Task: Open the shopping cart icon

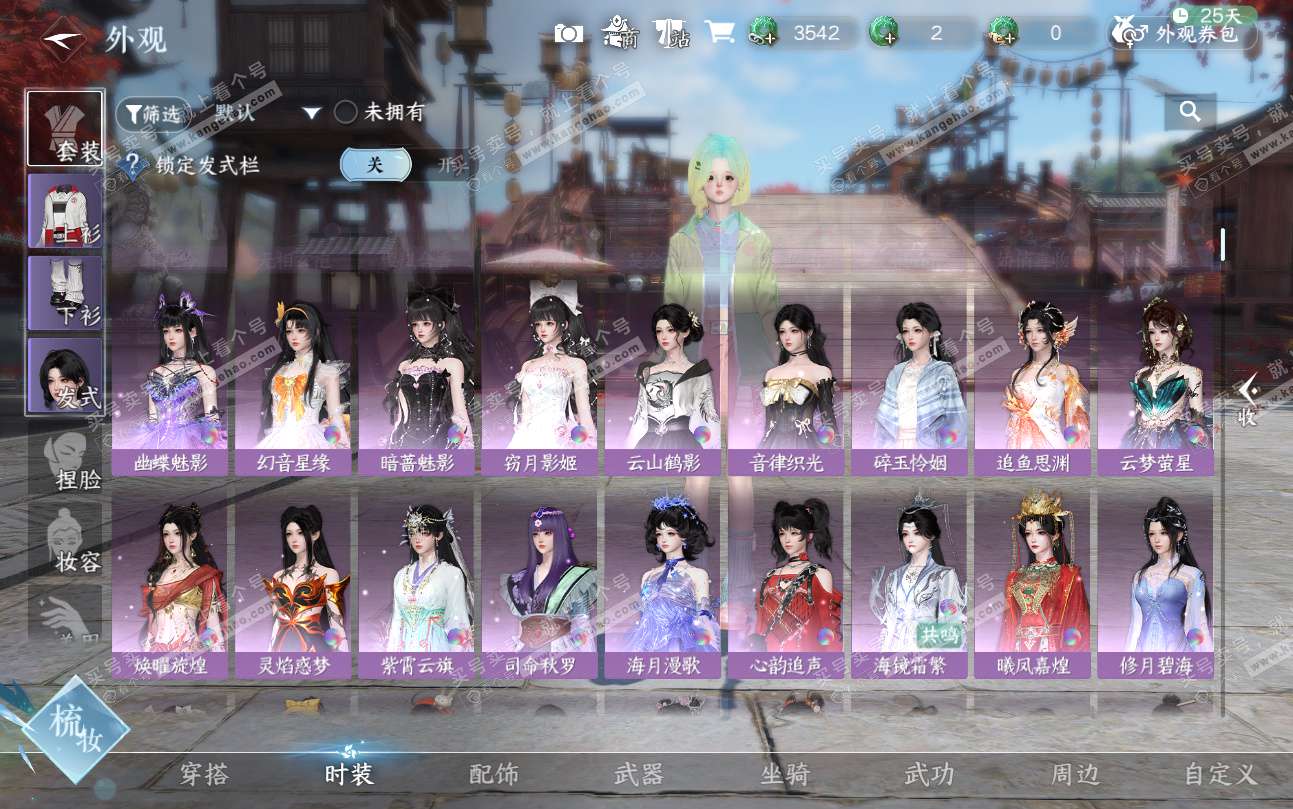Action: (x=719, y=32)
